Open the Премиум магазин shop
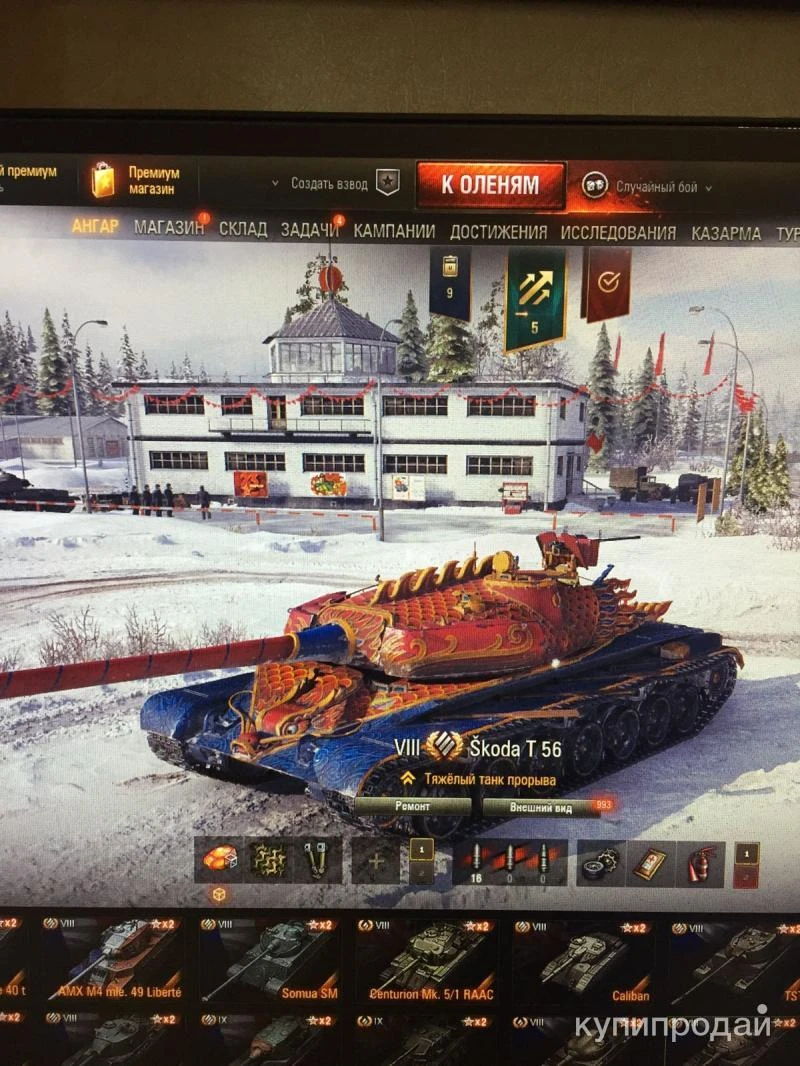The width and height of the screenshot is (800, 1066). coord(136,181)
